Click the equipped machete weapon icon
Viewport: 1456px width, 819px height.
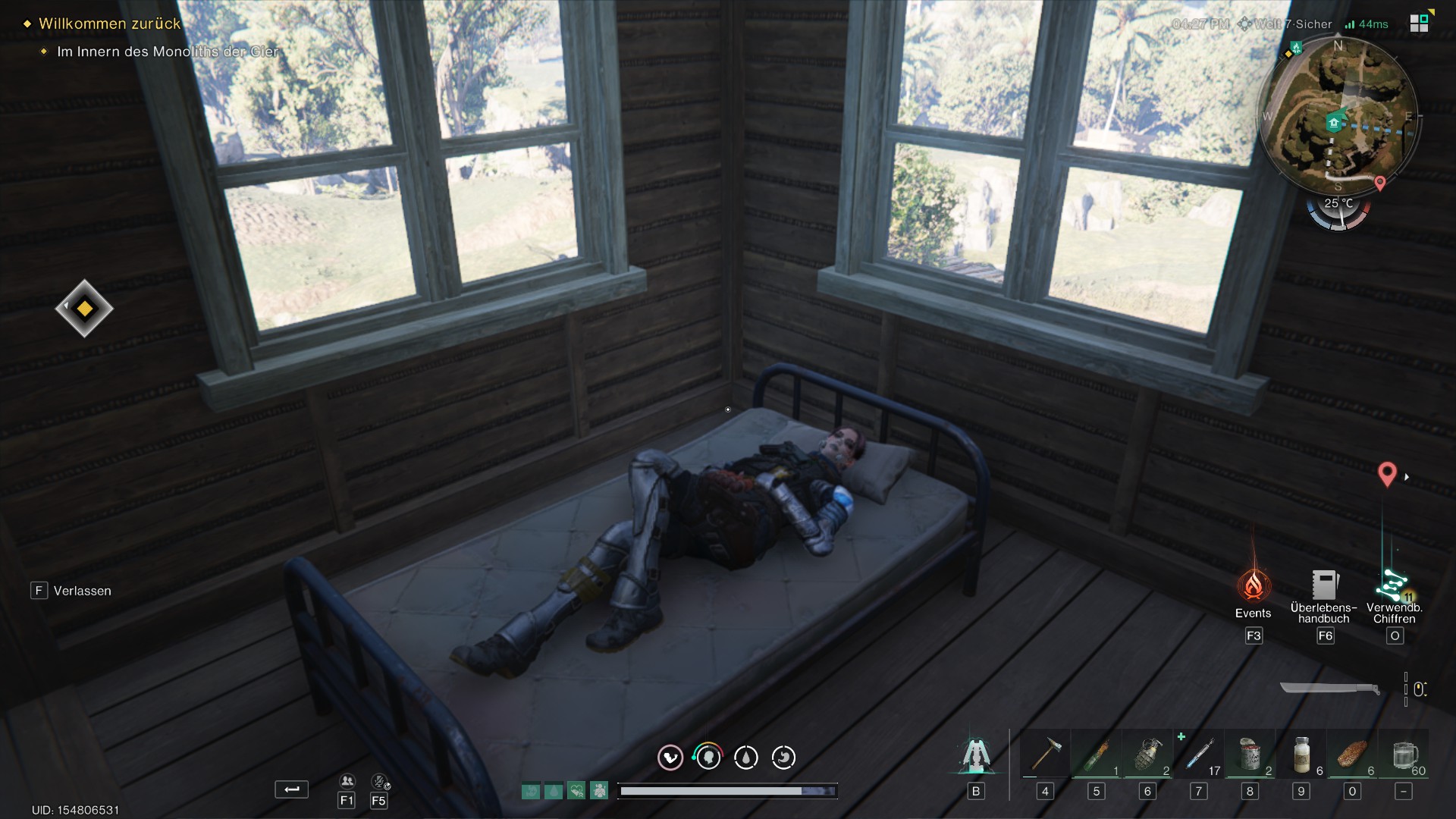pos(1329,689)
